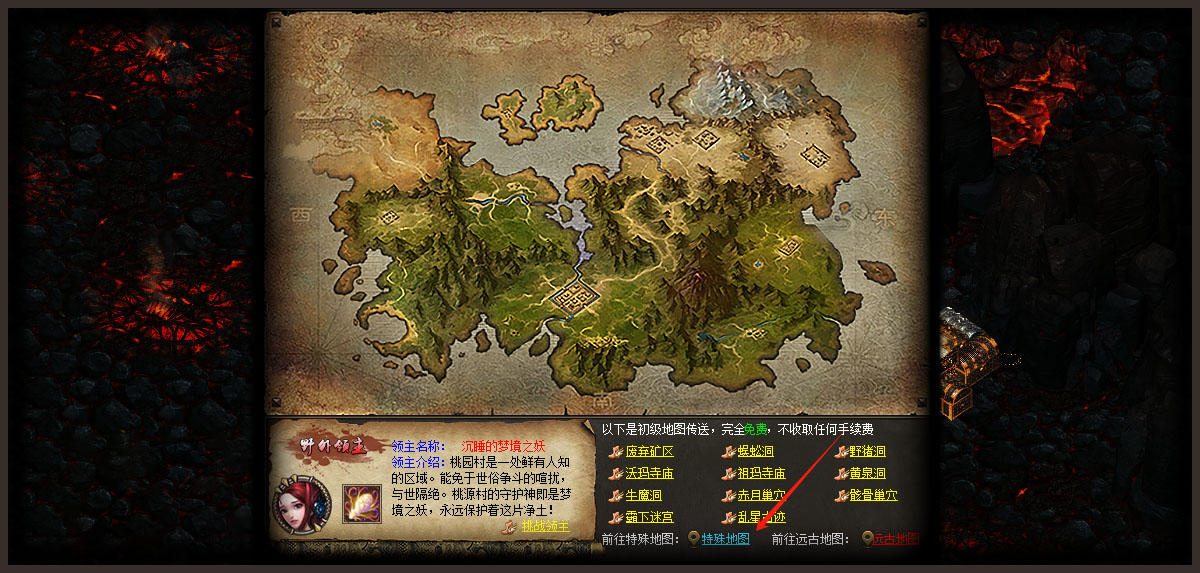Viewport: 1200px width, 573px height.
Task: Go to 野猪洞 map
Action: coord(867,452)
